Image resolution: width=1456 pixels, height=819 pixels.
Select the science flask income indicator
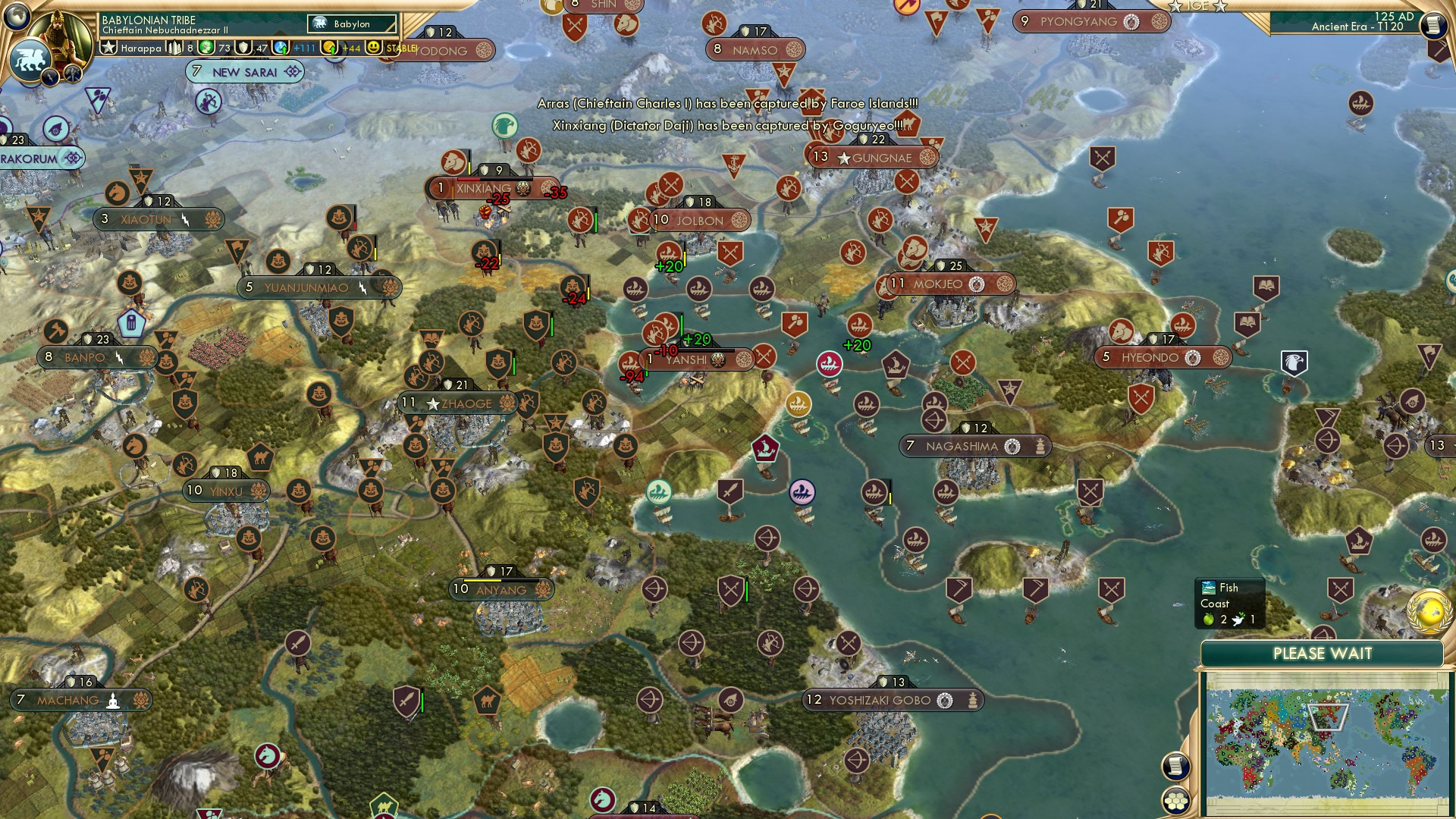[279, 47]
